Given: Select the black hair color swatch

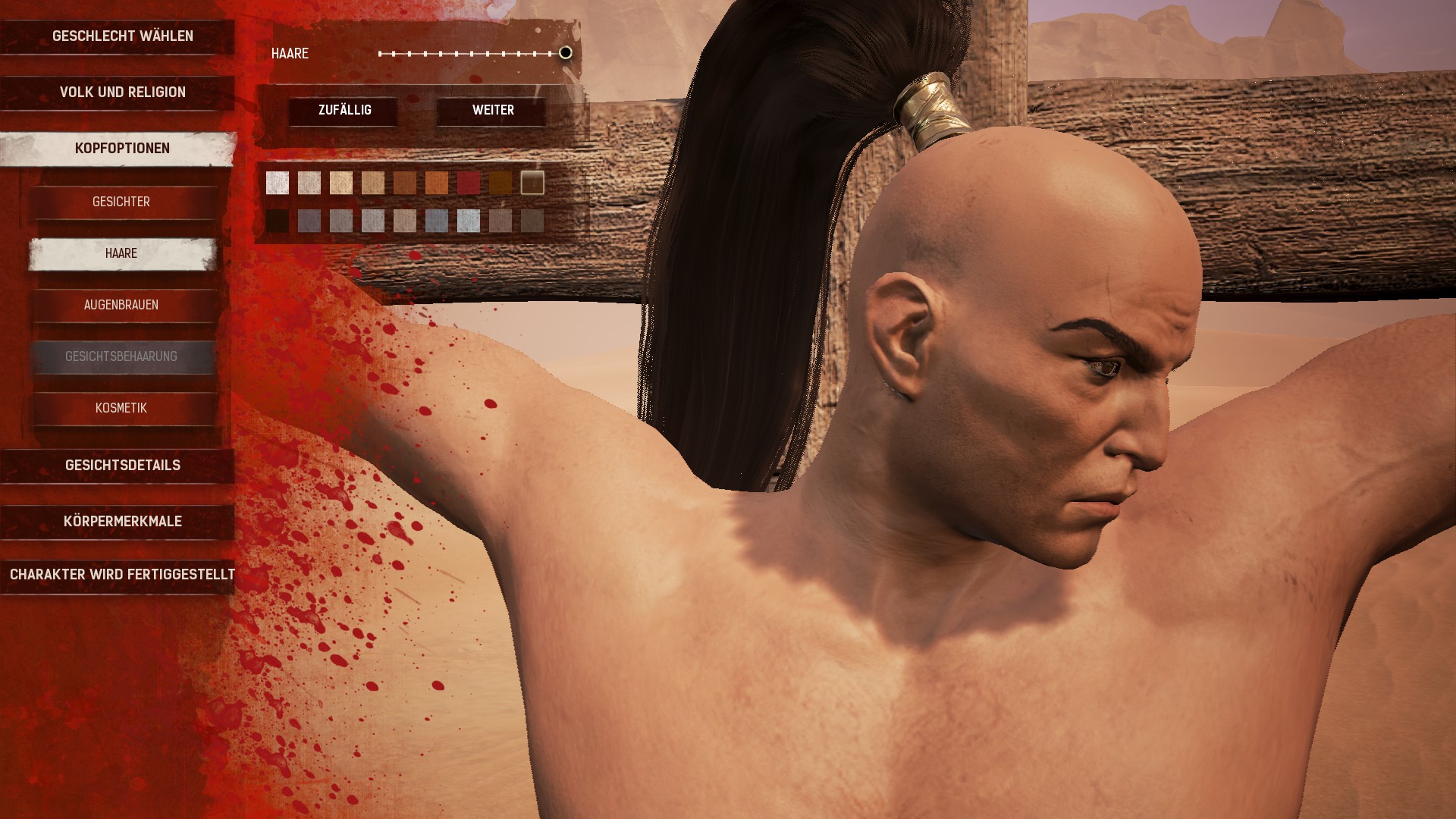Looking at the screenshot, I should pyautogui.click(x=278, y=221).
